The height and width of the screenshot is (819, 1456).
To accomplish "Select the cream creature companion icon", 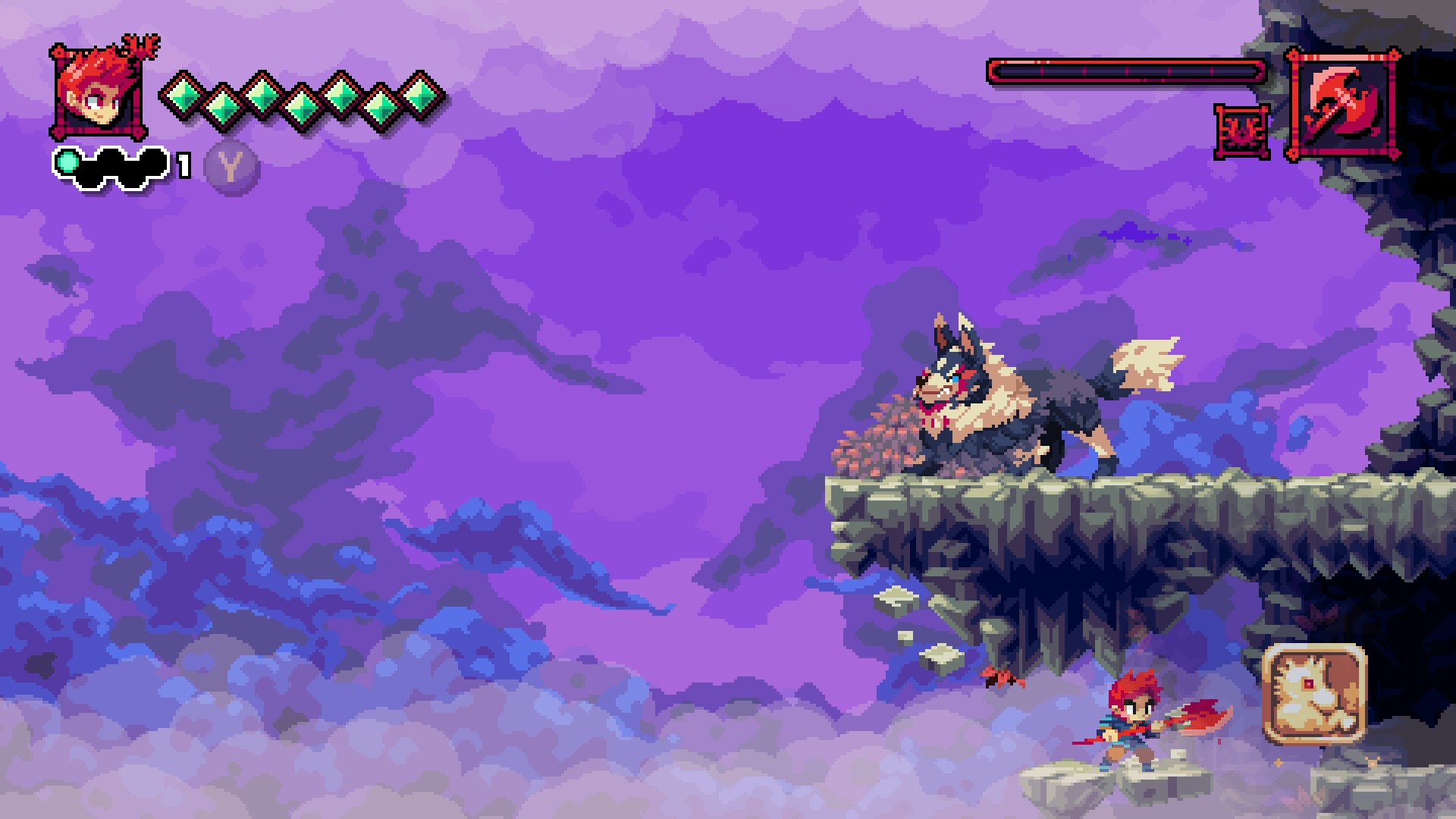I will 1315,693.
